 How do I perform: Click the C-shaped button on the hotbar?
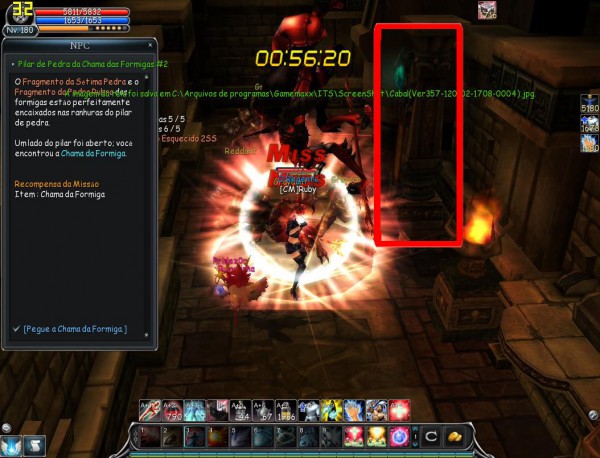[x=431, y=436]
